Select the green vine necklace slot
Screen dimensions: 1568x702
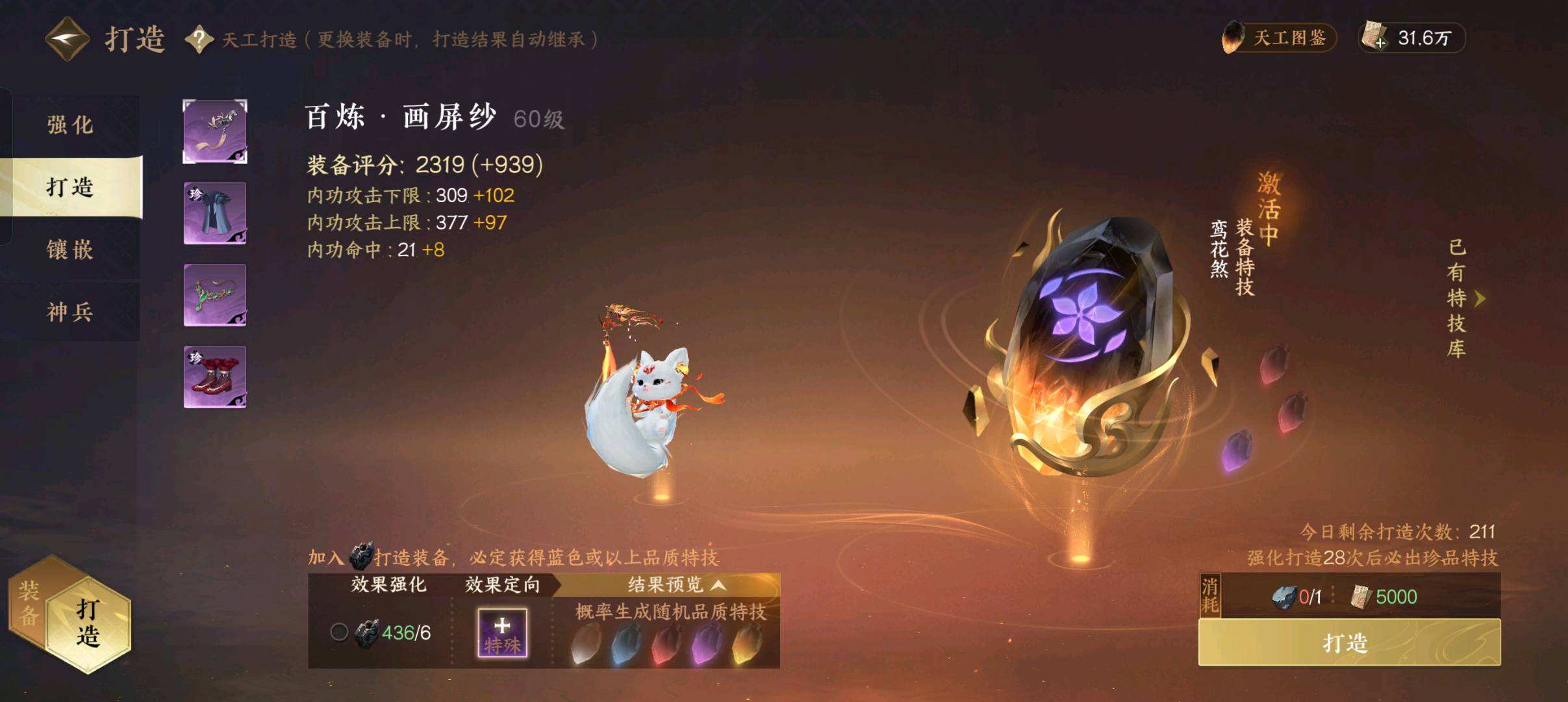(x=215, y=295)
